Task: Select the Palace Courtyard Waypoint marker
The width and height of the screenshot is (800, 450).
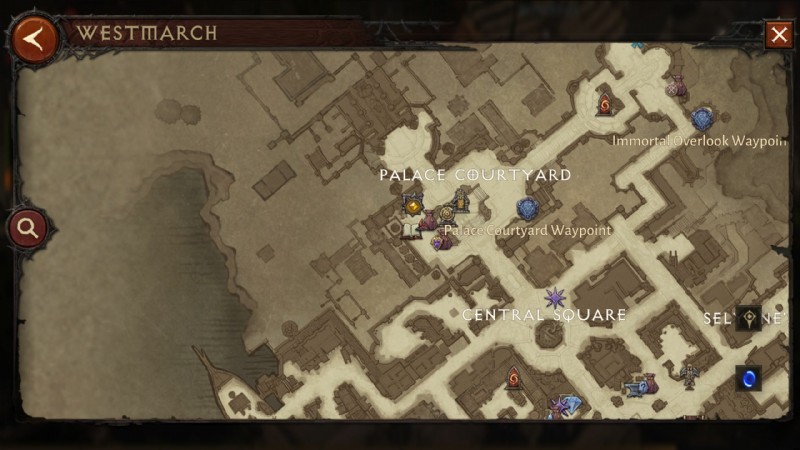Action: pyautogui.click(x=528, y=209)
